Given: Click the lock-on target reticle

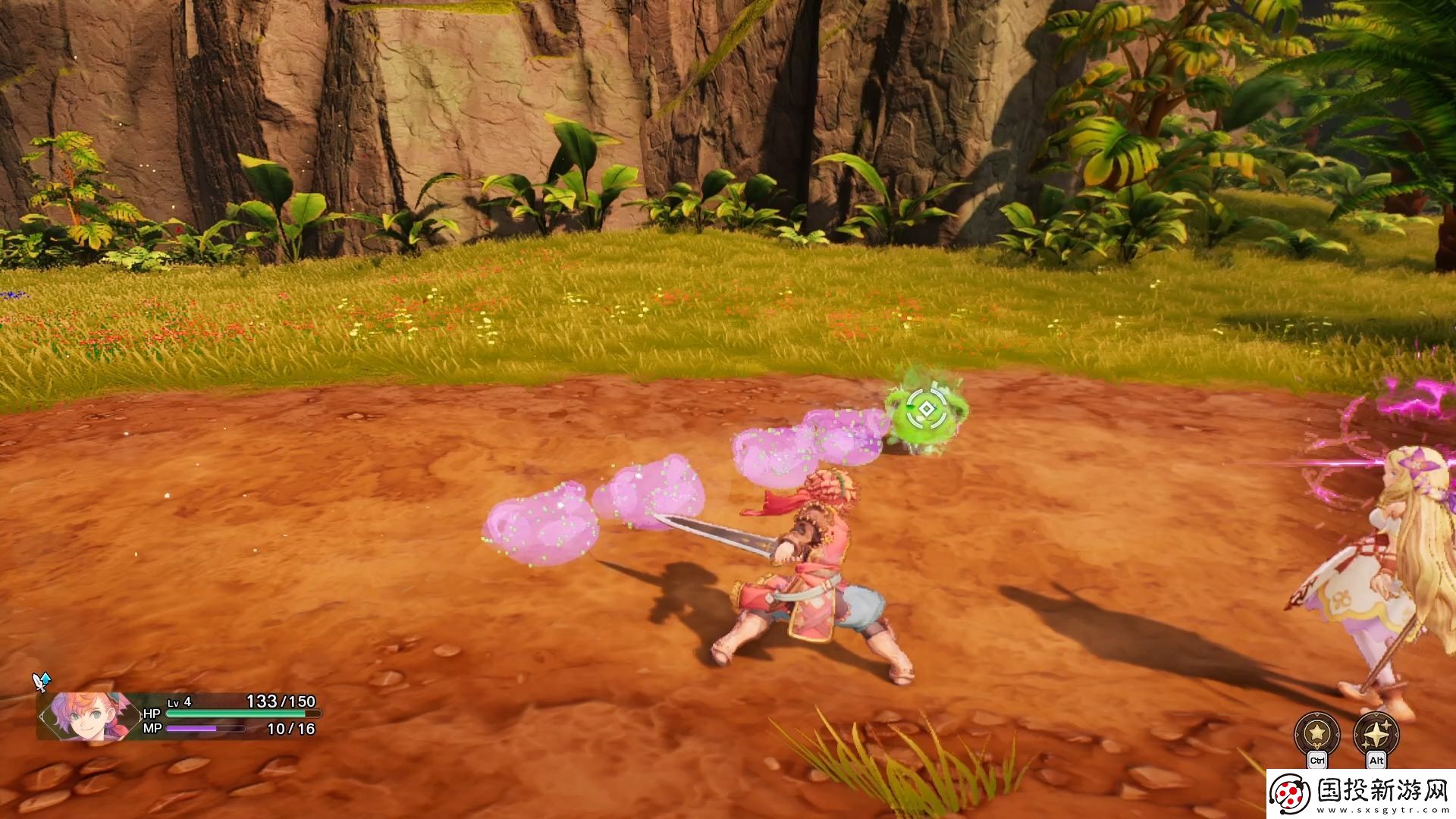Looking at the screenshot, I should click(x=926, y=409).
